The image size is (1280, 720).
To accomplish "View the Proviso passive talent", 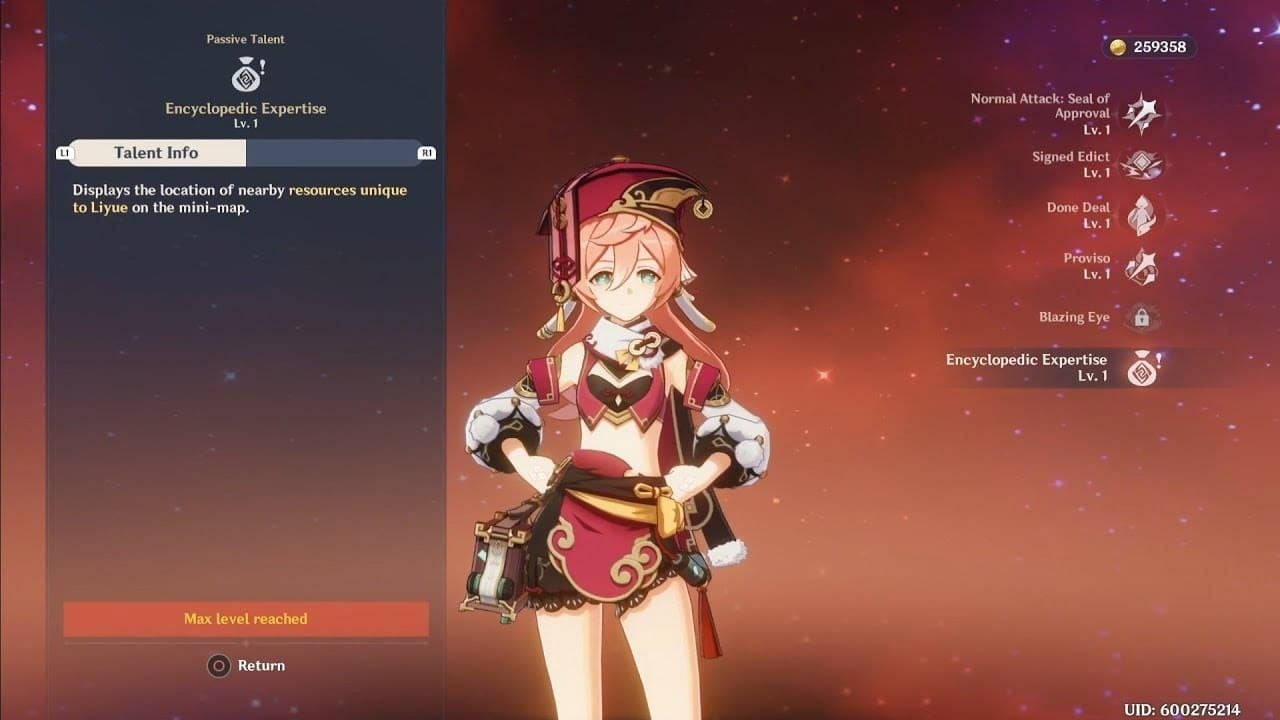I will [1141, 266].
